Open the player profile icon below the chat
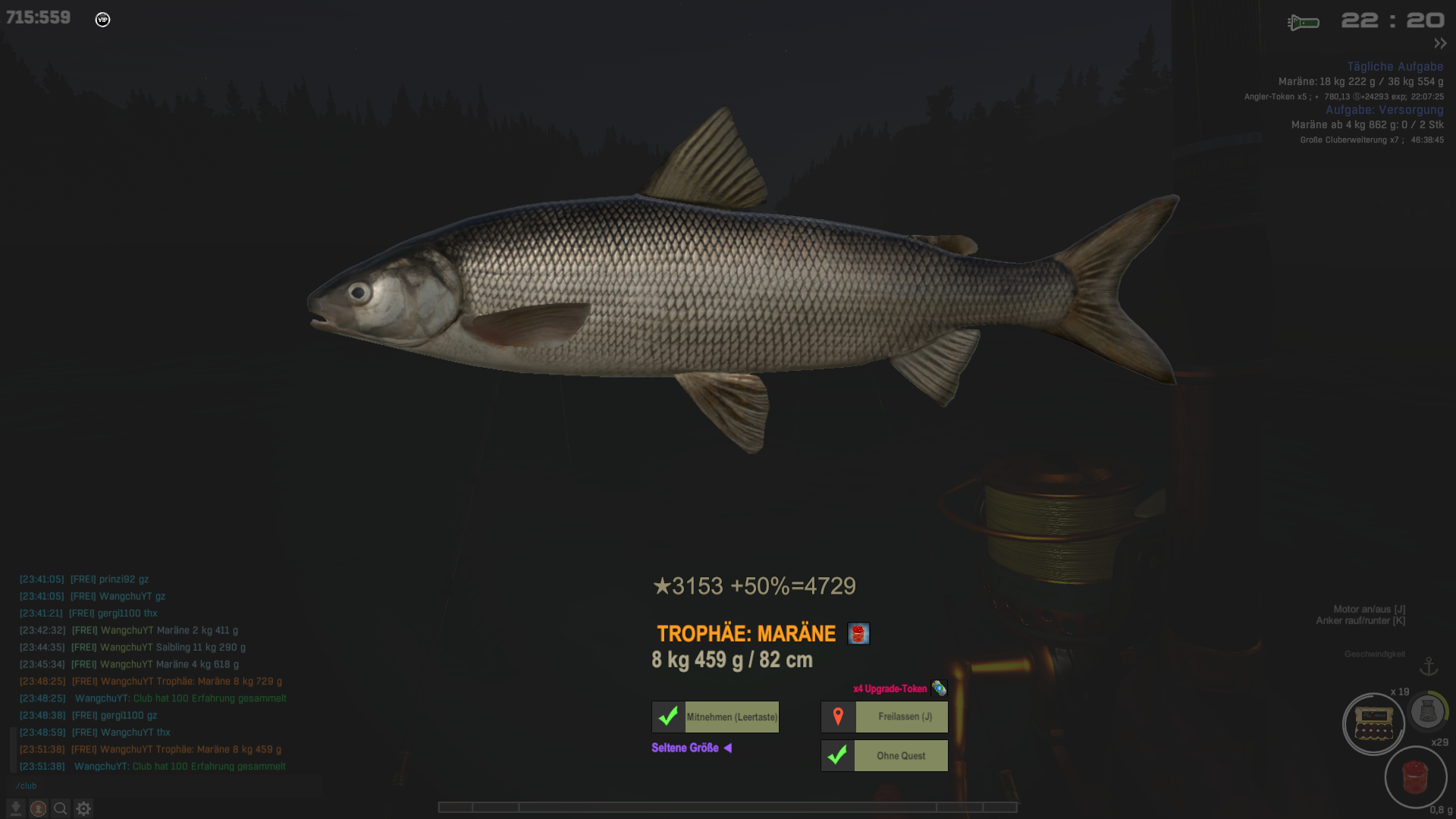The width and height of the screenshot is (1456, 819). point(38,808)
